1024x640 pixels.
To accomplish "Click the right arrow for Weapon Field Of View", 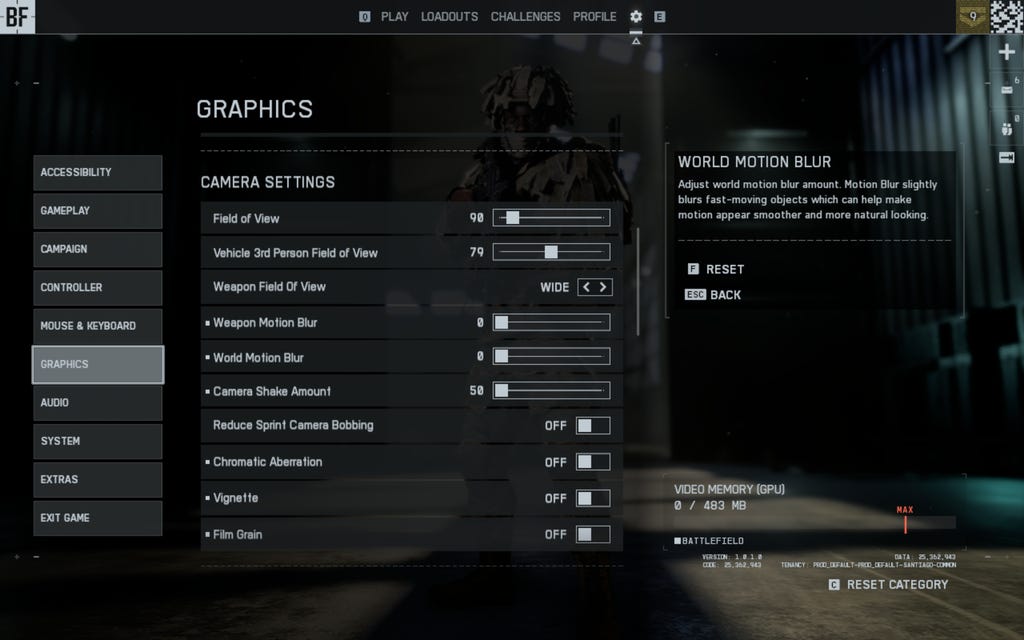I will [x=603, y=287].
